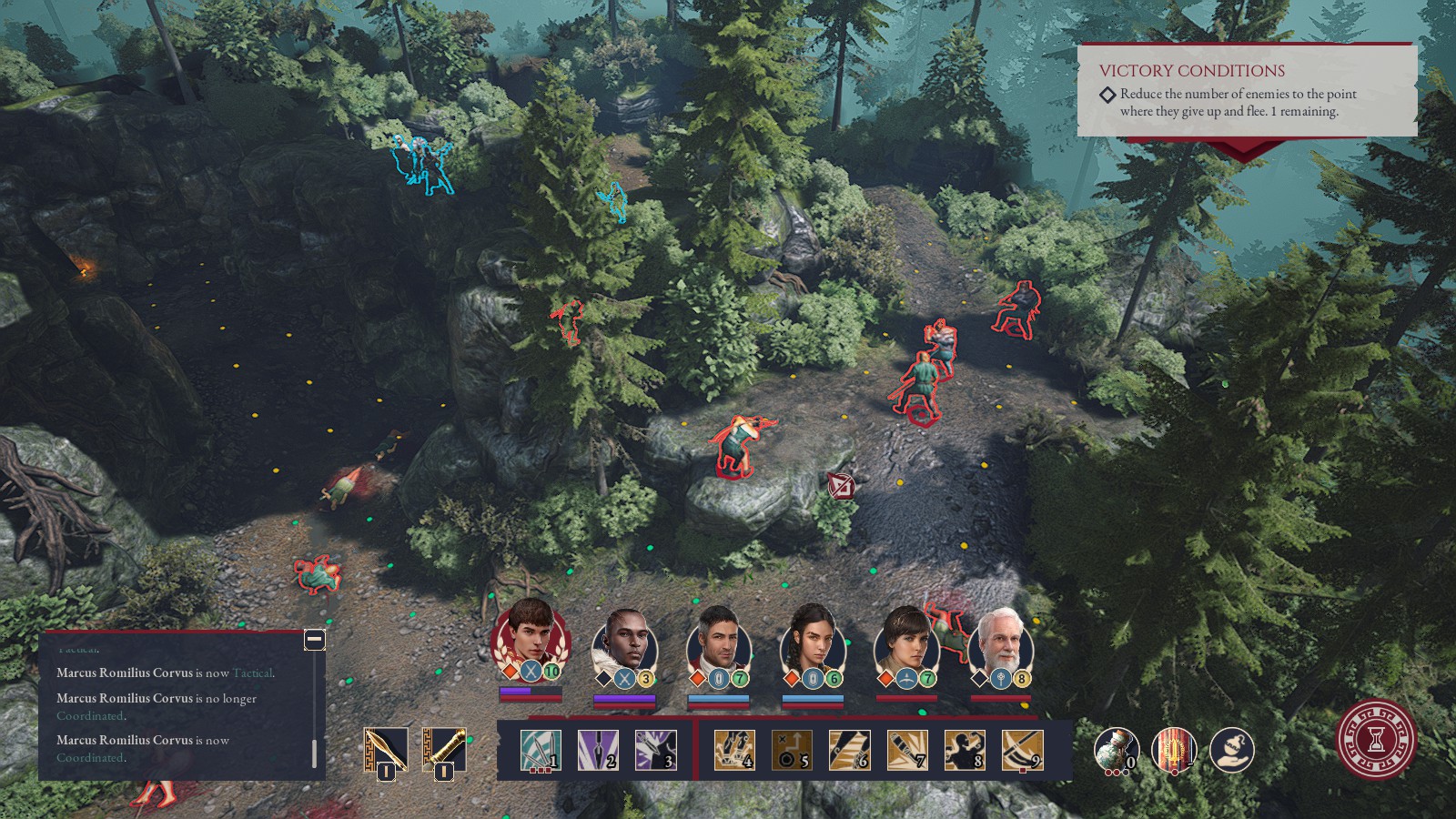Use the movement path ability in slot 5
The width and height of the screenshot is (1456, 819).
pyautogui.click(x=791, y=751)
